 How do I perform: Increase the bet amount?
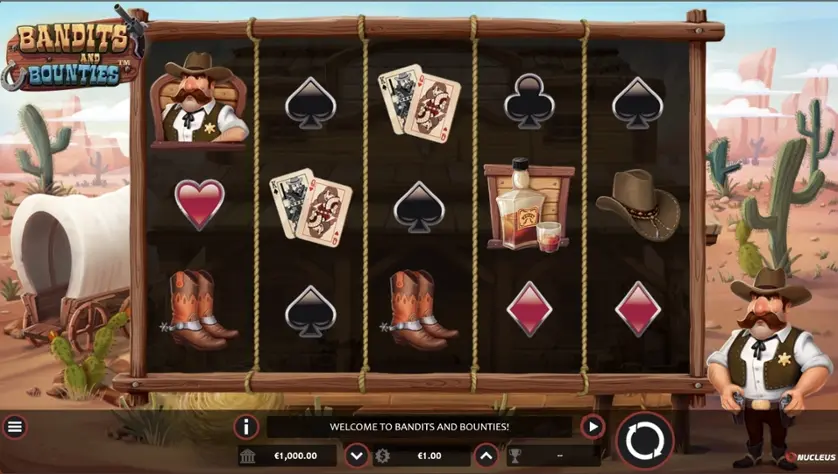pyautogui.click(x=485, y=456)
